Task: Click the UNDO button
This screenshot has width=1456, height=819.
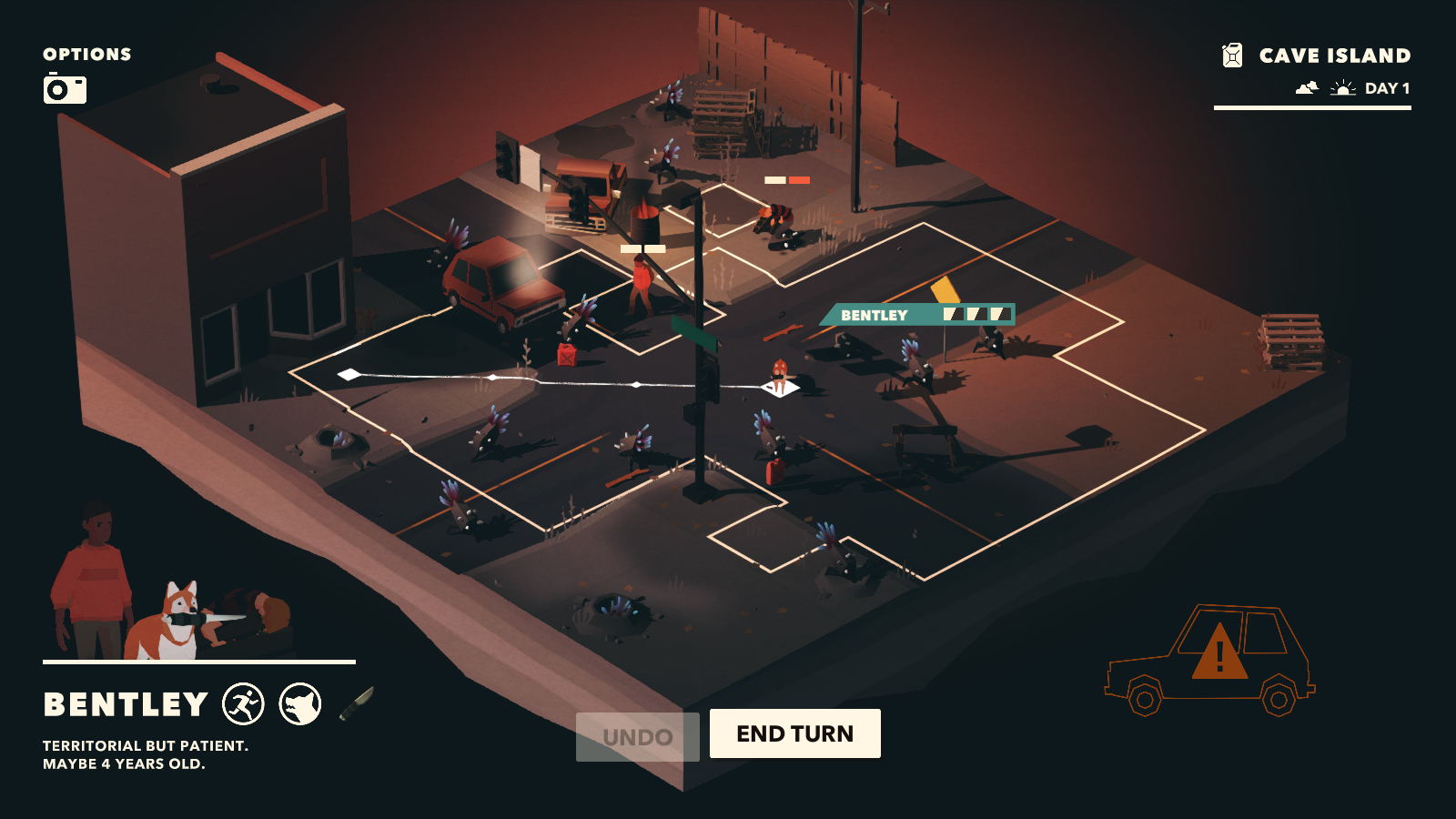Action: click(x=637, y=734)
